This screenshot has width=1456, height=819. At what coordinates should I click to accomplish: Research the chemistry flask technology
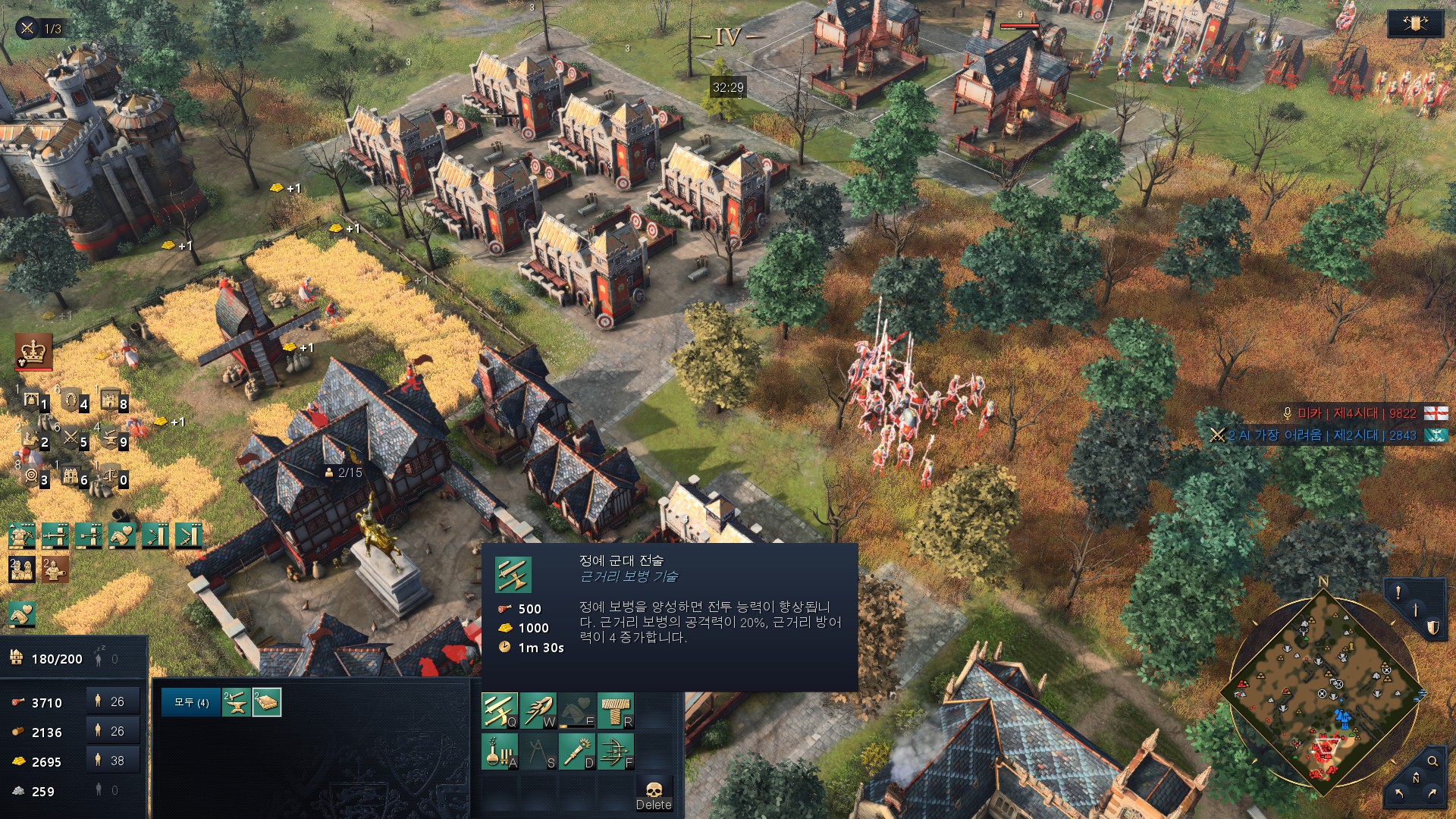(x=499, y=752)
